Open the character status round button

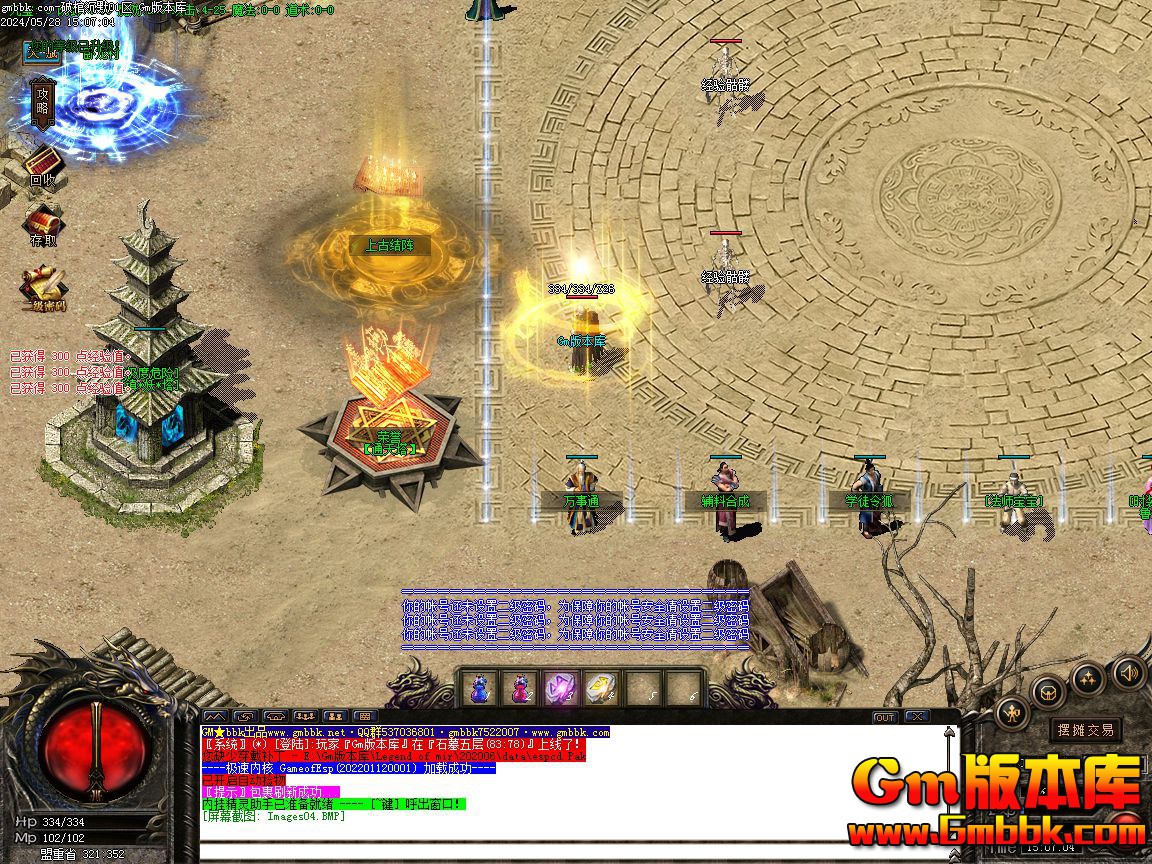click(x=1011, y=713)
